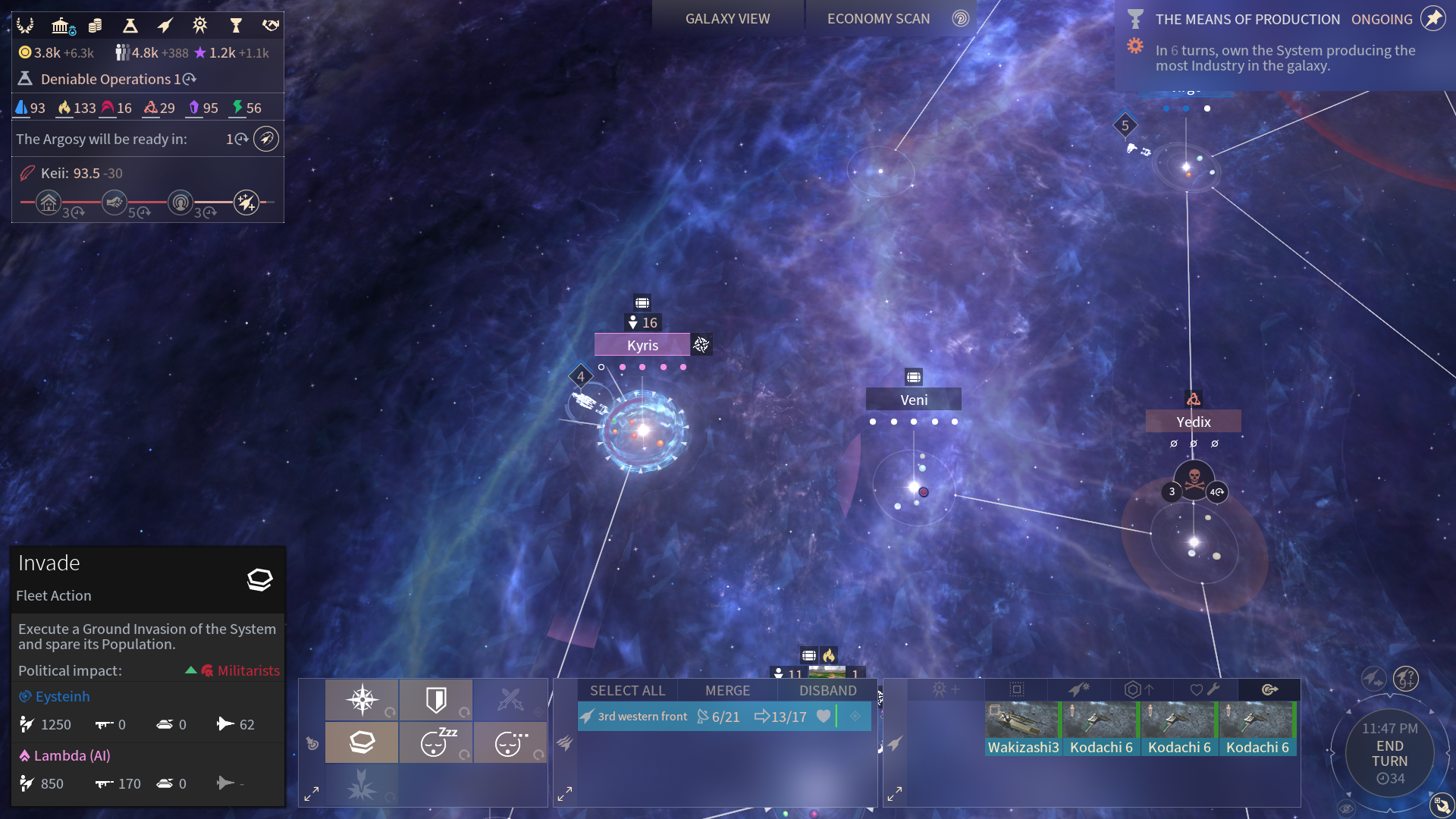Screen dimensions: 1456x819
Task: Open the research flask screen
Action: click(130, 26)
